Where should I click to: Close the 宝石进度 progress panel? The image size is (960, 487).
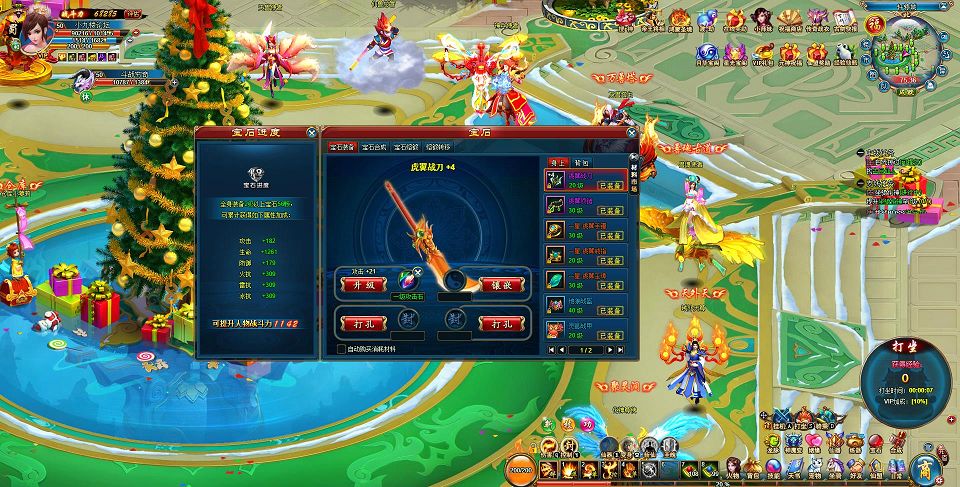(x=312, y=132)
